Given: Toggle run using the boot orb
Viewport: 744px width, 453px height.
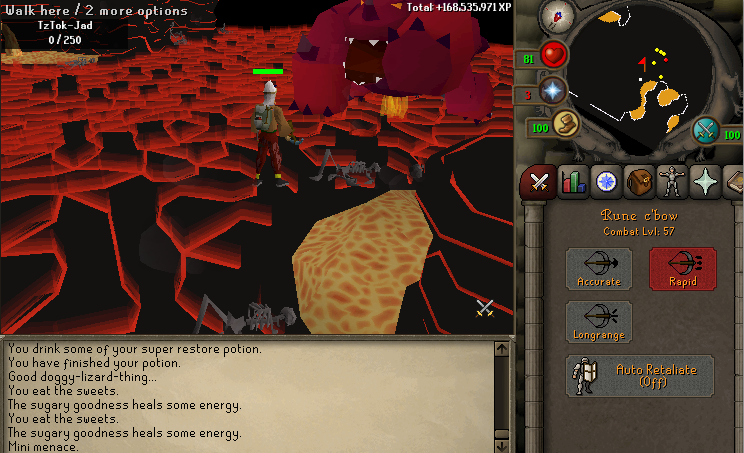Looking at the screenshot, I should click(566, 123).
